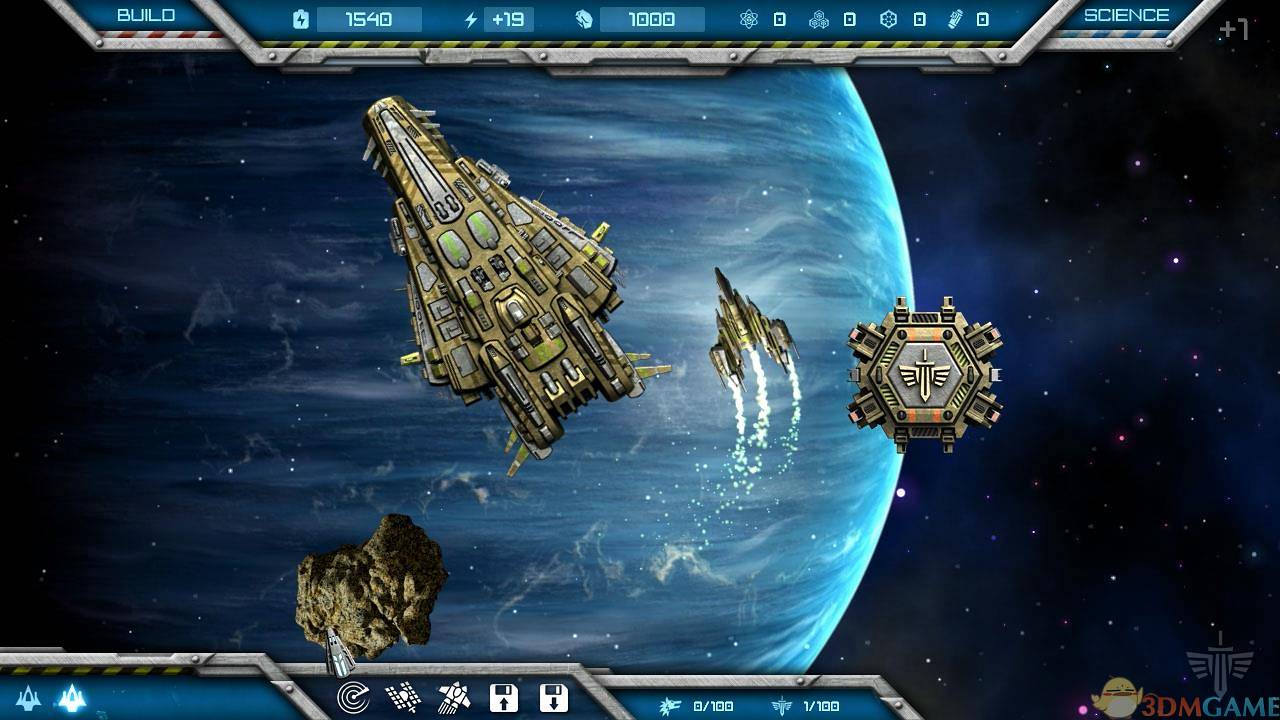Expand the fleet capacity display showing 1/100
This screenshot has height=720, width=1280.
coord(805,706)
